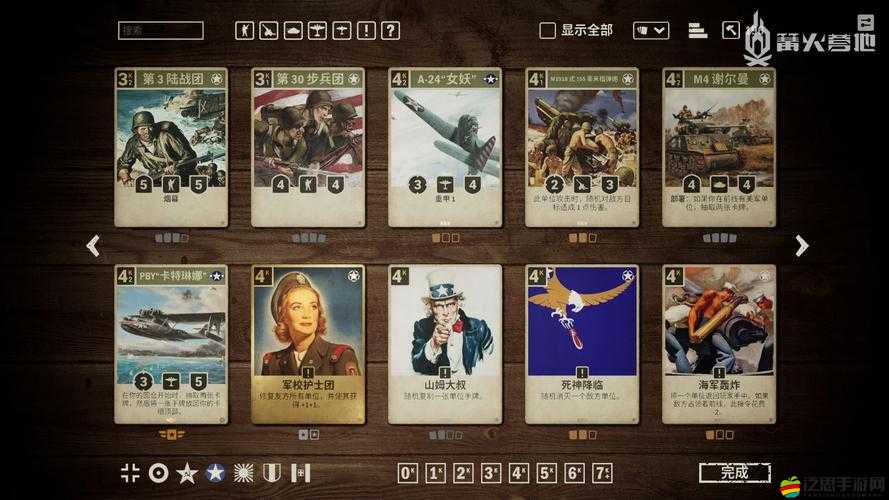This screenshot has width=889, height=500.
Task: Select the 军校护士团 card
Action: coord(307,344)
